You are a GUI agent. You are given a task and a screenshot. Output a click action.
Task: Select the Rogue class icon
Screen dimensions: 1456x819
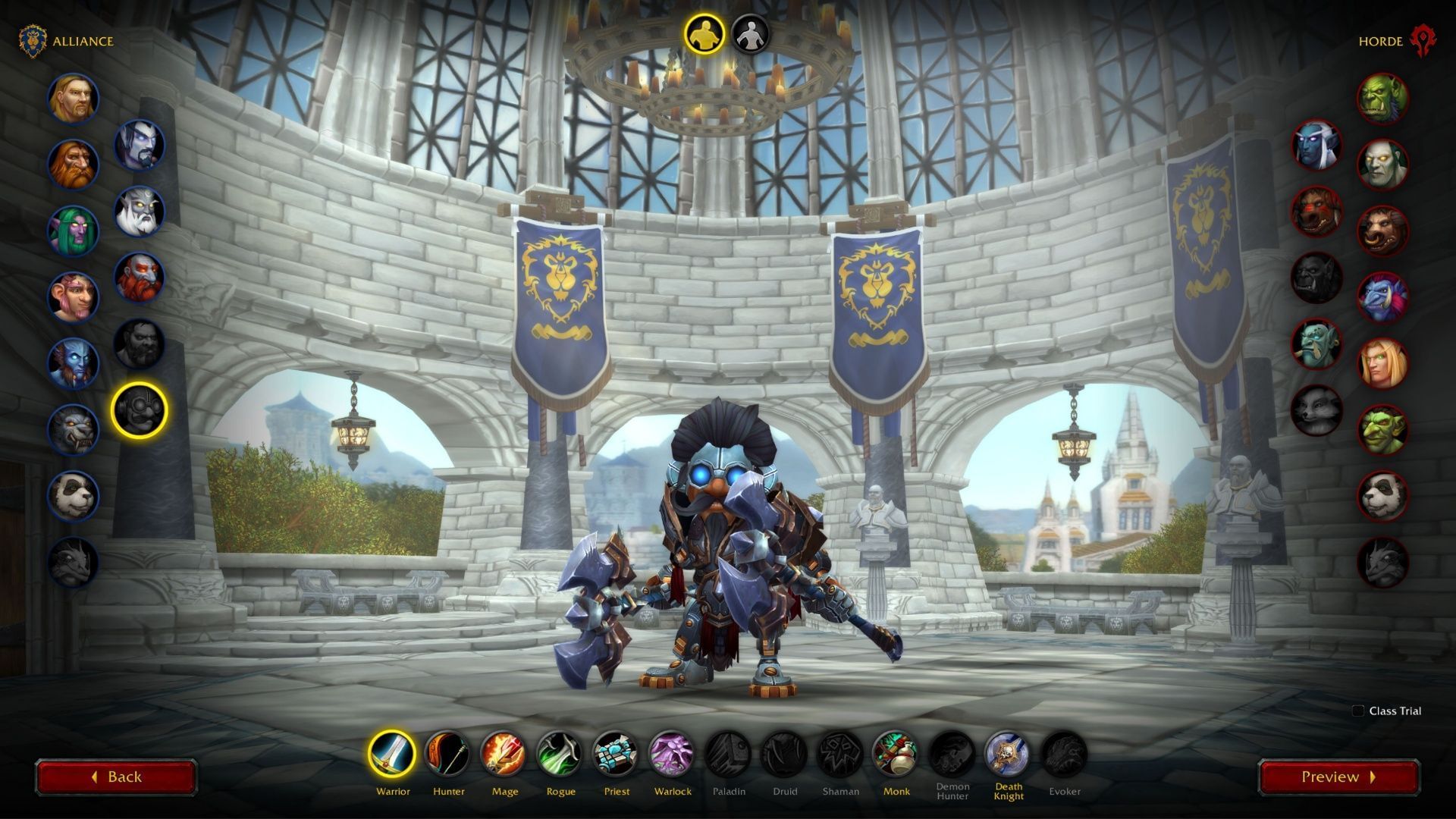(x=560, y=755)
